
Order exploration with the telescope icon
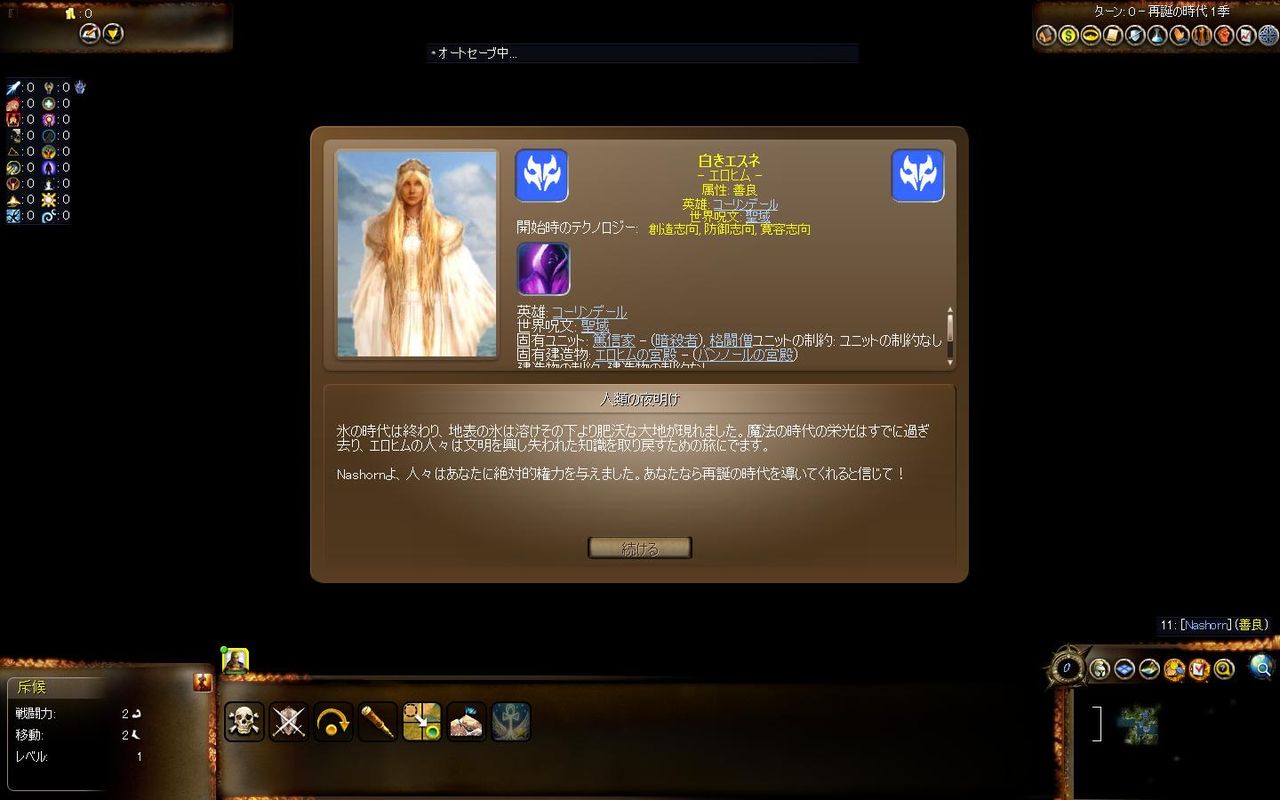click(377, 720)
